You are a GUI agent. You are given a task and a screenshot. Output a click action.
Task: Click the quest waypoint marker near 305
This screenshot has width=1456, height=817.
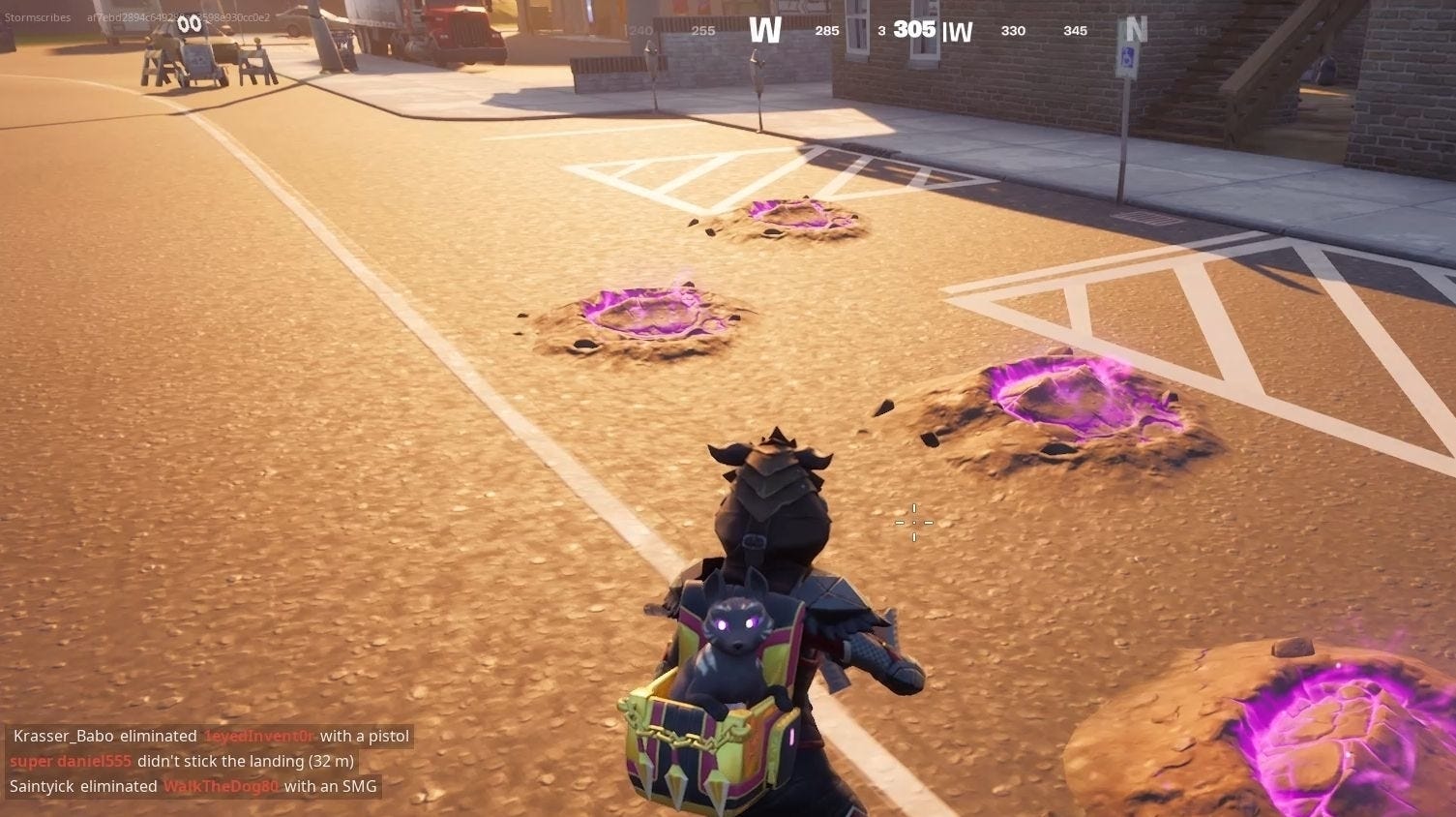(x=957, y=31)
